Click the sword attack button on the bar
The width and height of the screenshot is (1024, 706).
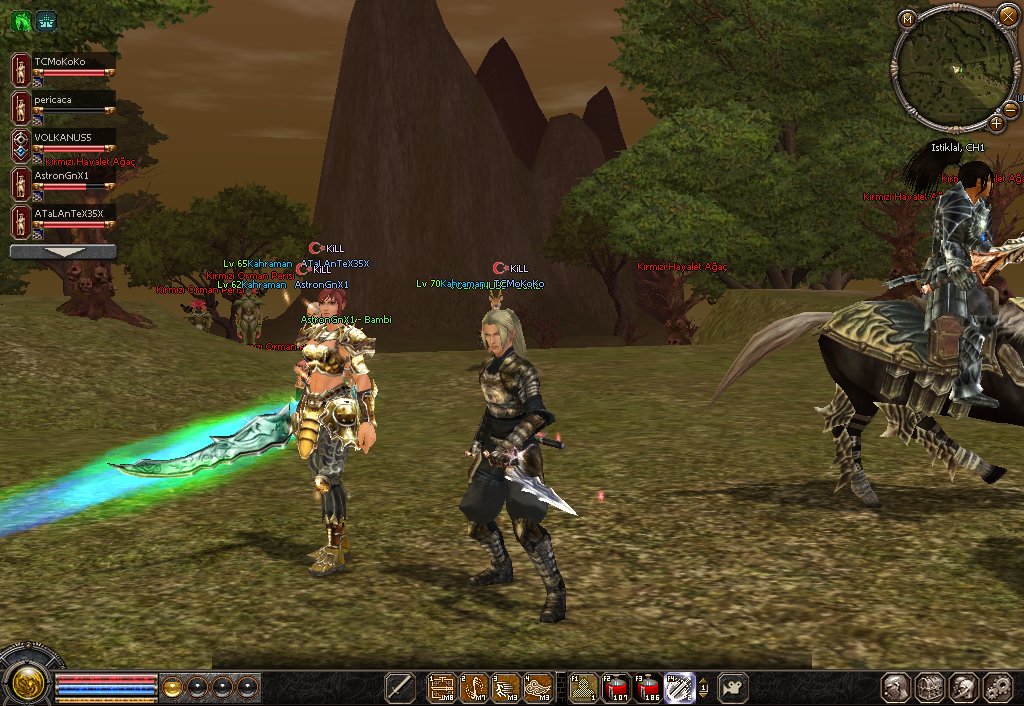pyautogui.click(x=400, y=688)
